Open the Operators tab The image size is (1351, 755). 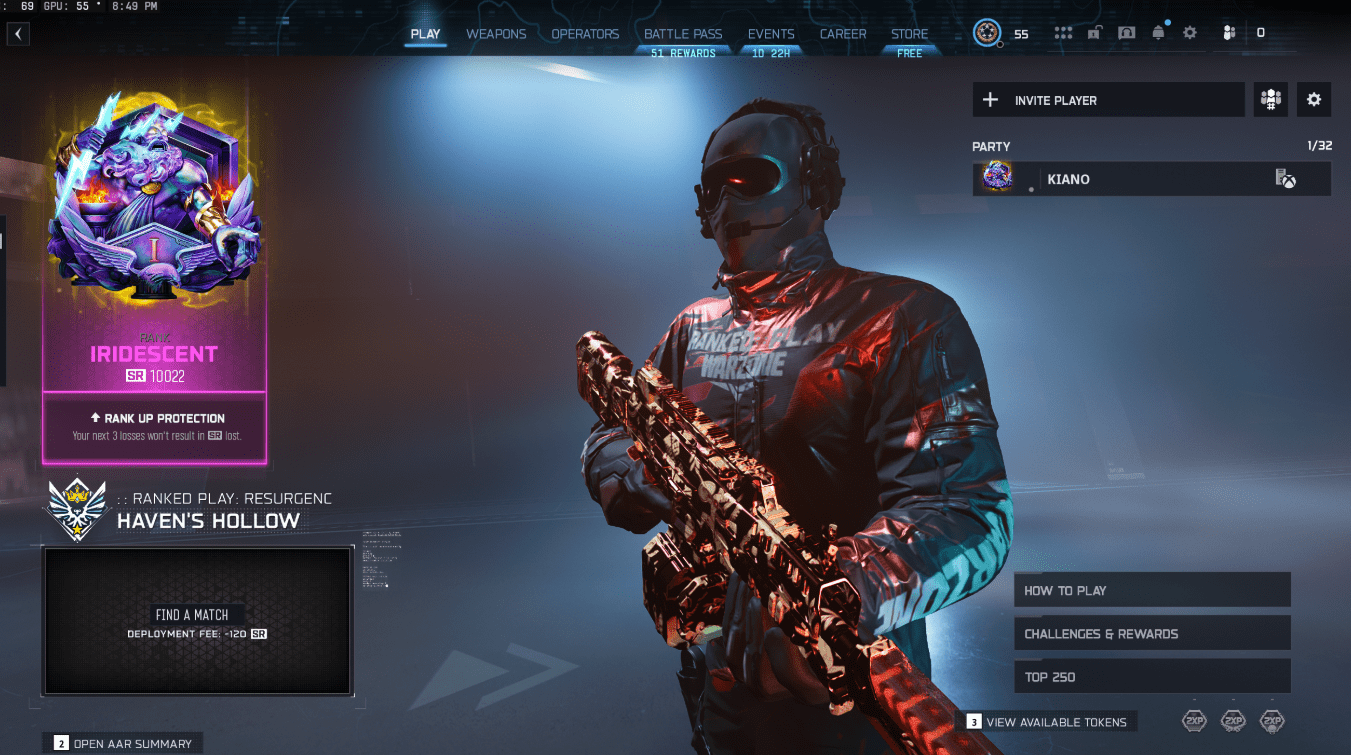point(585,34)
